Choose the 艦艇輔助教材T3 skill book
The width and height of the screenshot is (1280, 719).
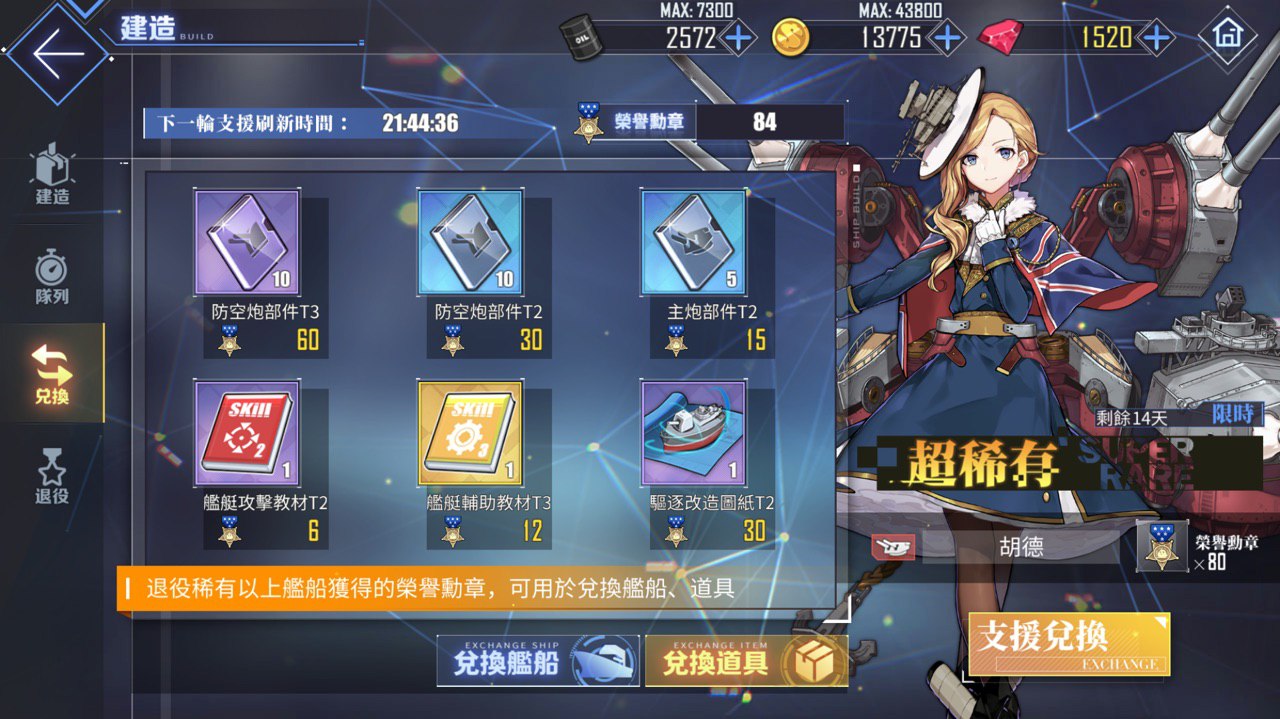click(x=470, y=432)
